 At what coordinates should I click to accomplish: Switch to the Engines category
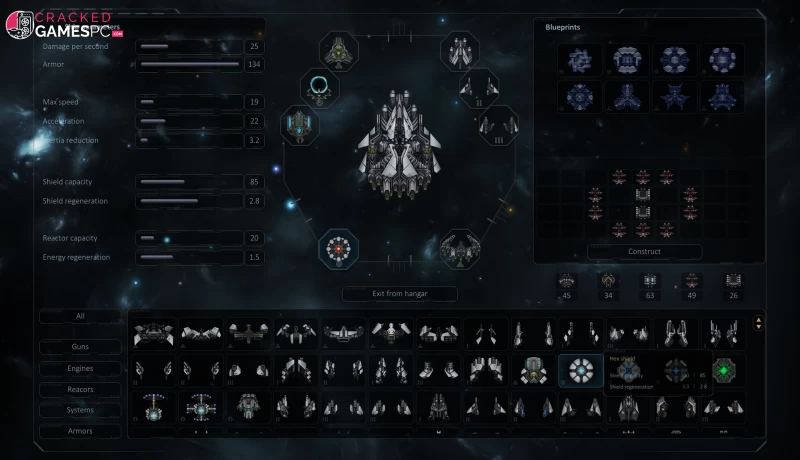click(x=80, y=368)
